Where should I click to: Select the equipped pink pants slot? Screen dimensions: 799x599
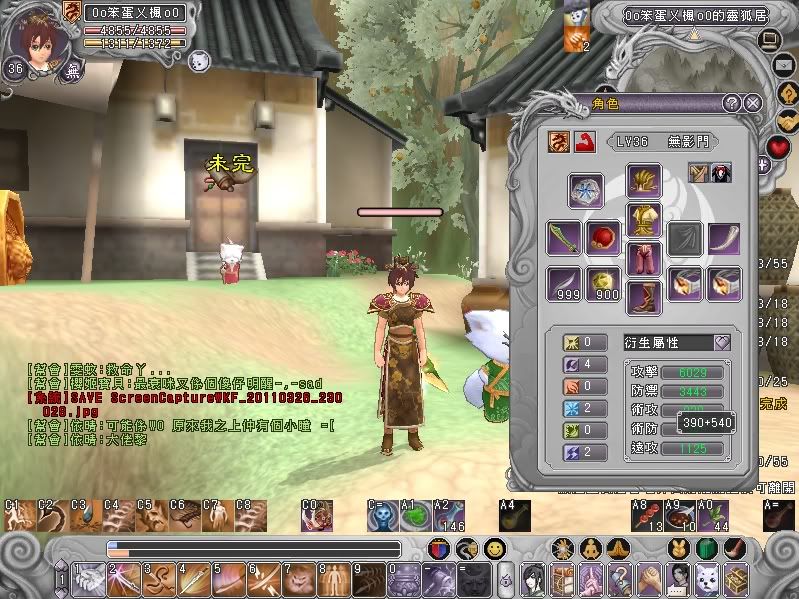pyautogui.click(x=643, y=259)
